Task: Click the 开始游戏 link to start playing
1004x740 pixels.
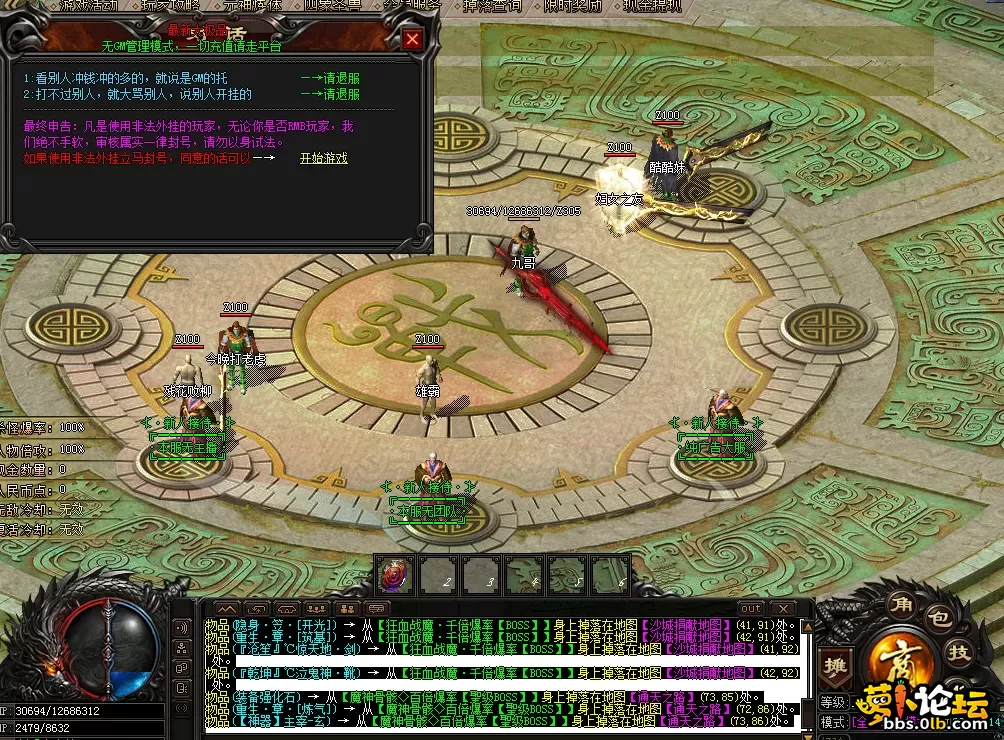Action: (x=323, y=158)
